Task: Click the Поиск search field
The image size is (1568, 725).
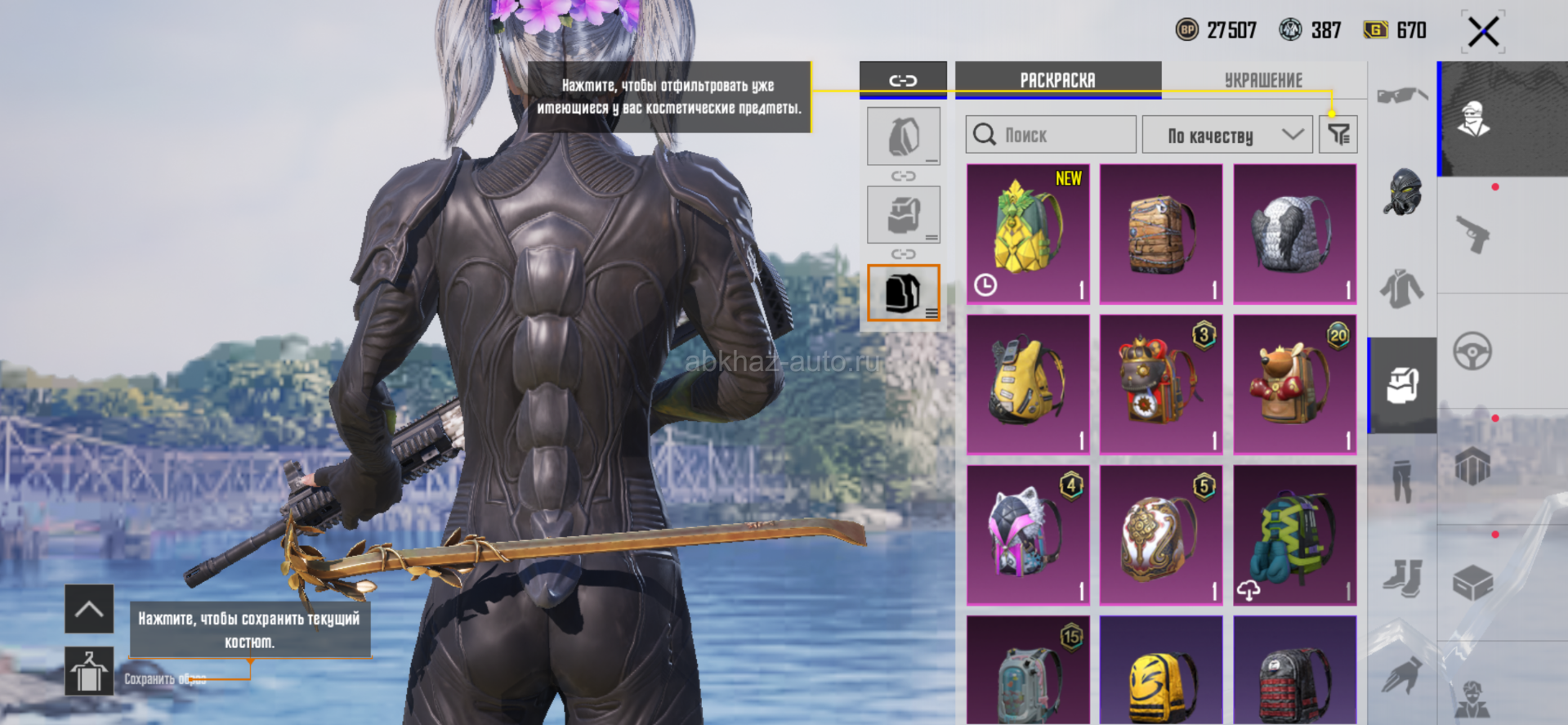Action: 1051,135
